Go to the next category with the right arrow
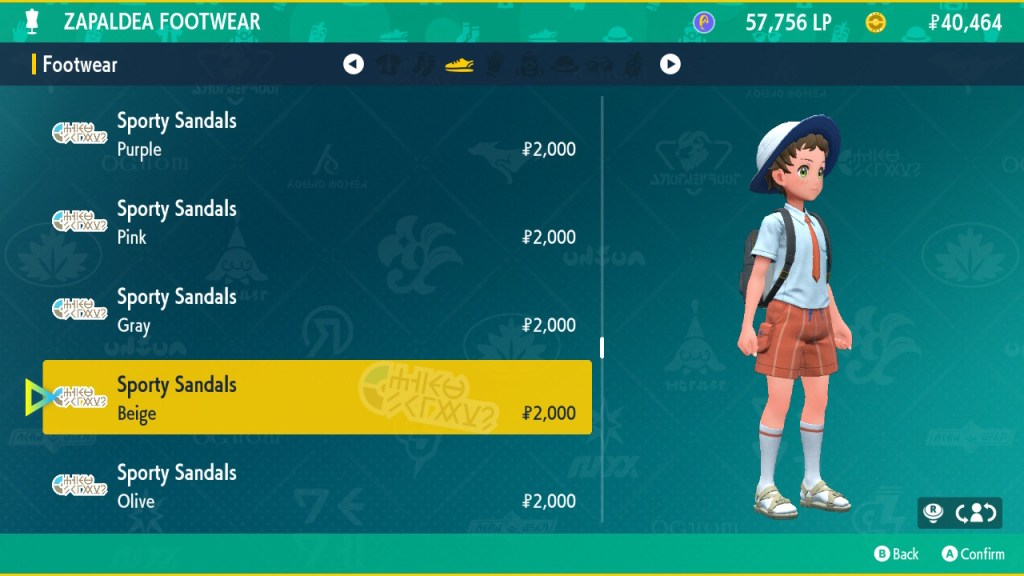1024x576 pixels. pyautogui.click(x=670, y=65)
